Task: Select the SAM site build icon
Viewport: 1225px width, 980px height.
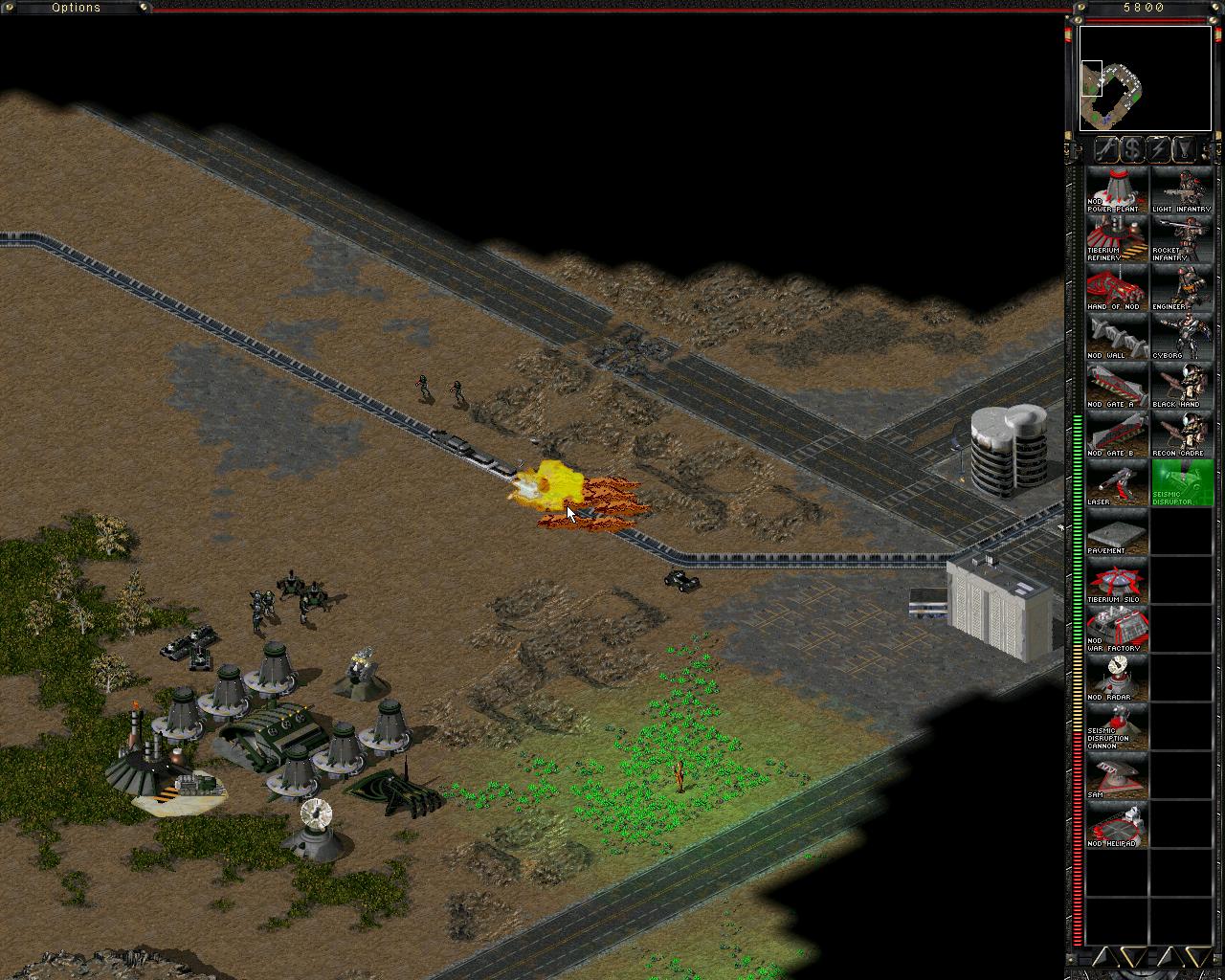Action: [x=1116, y=775]
